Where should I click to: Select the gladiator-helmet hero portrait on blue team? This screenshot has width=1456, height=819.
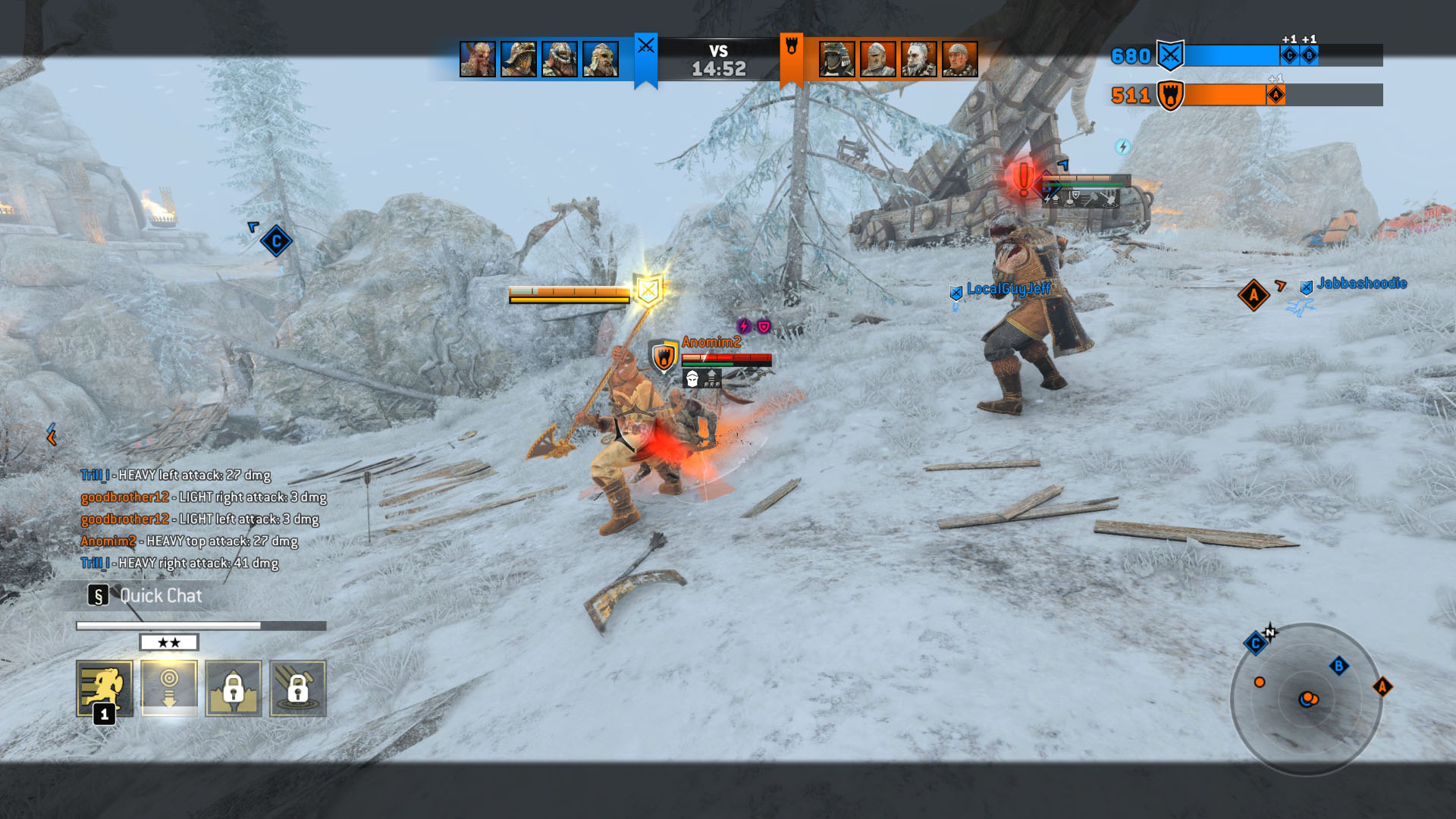519,59
